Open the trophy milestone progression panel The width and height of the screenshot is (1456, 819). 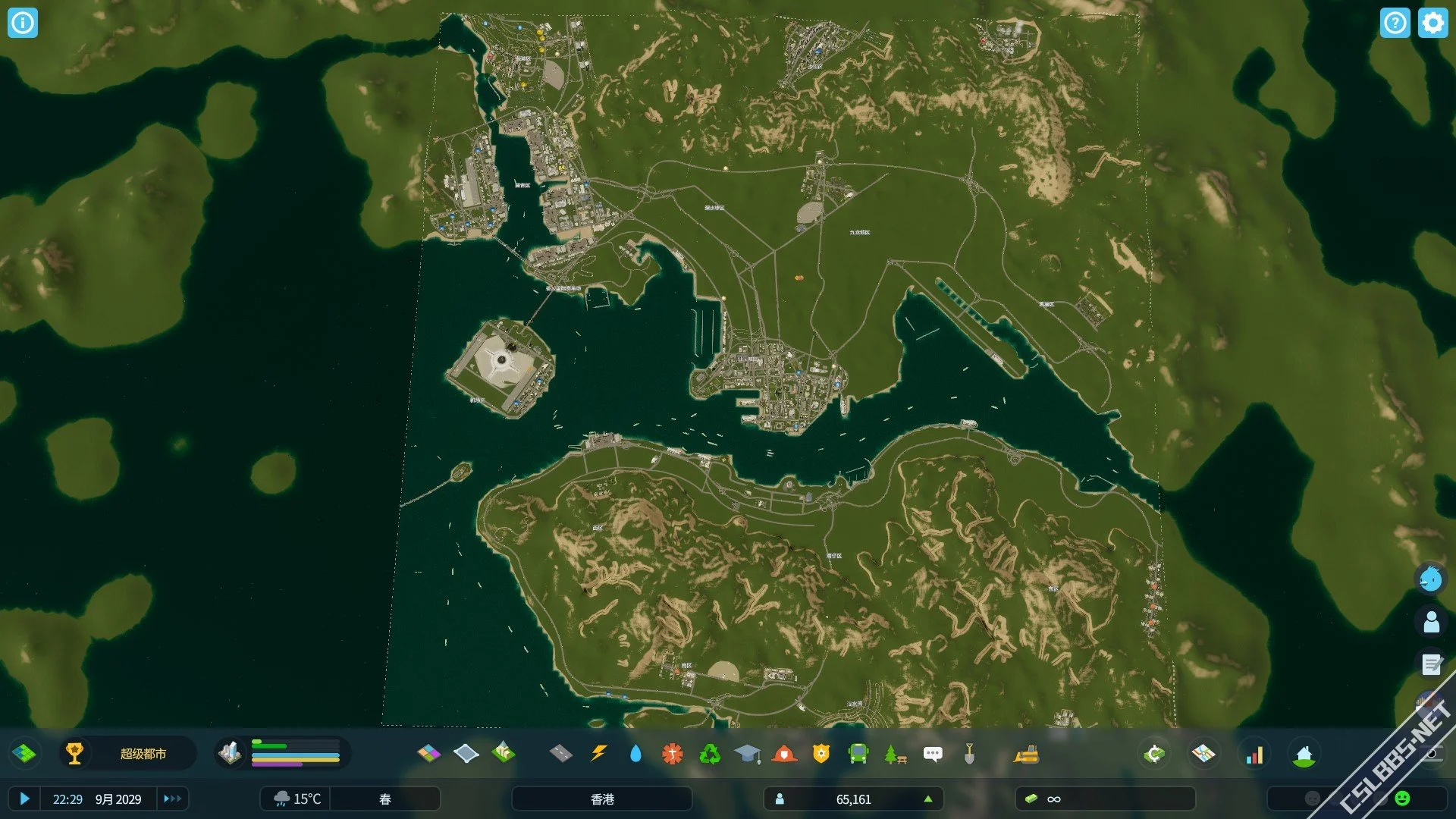pyautogui.click(x=74, y=754)
